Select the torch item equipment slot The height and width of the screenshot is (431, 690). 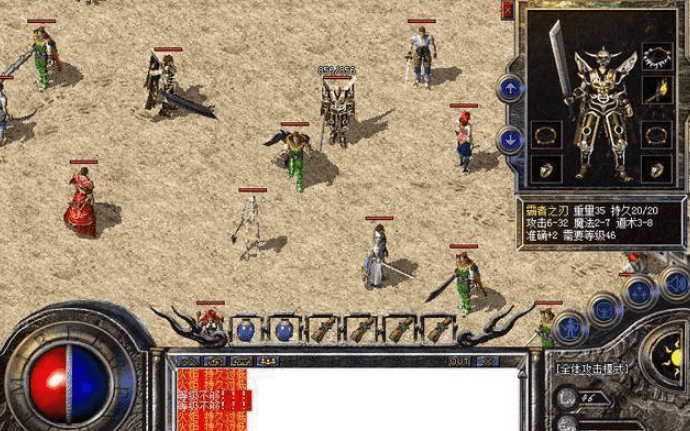pos(657,93)
